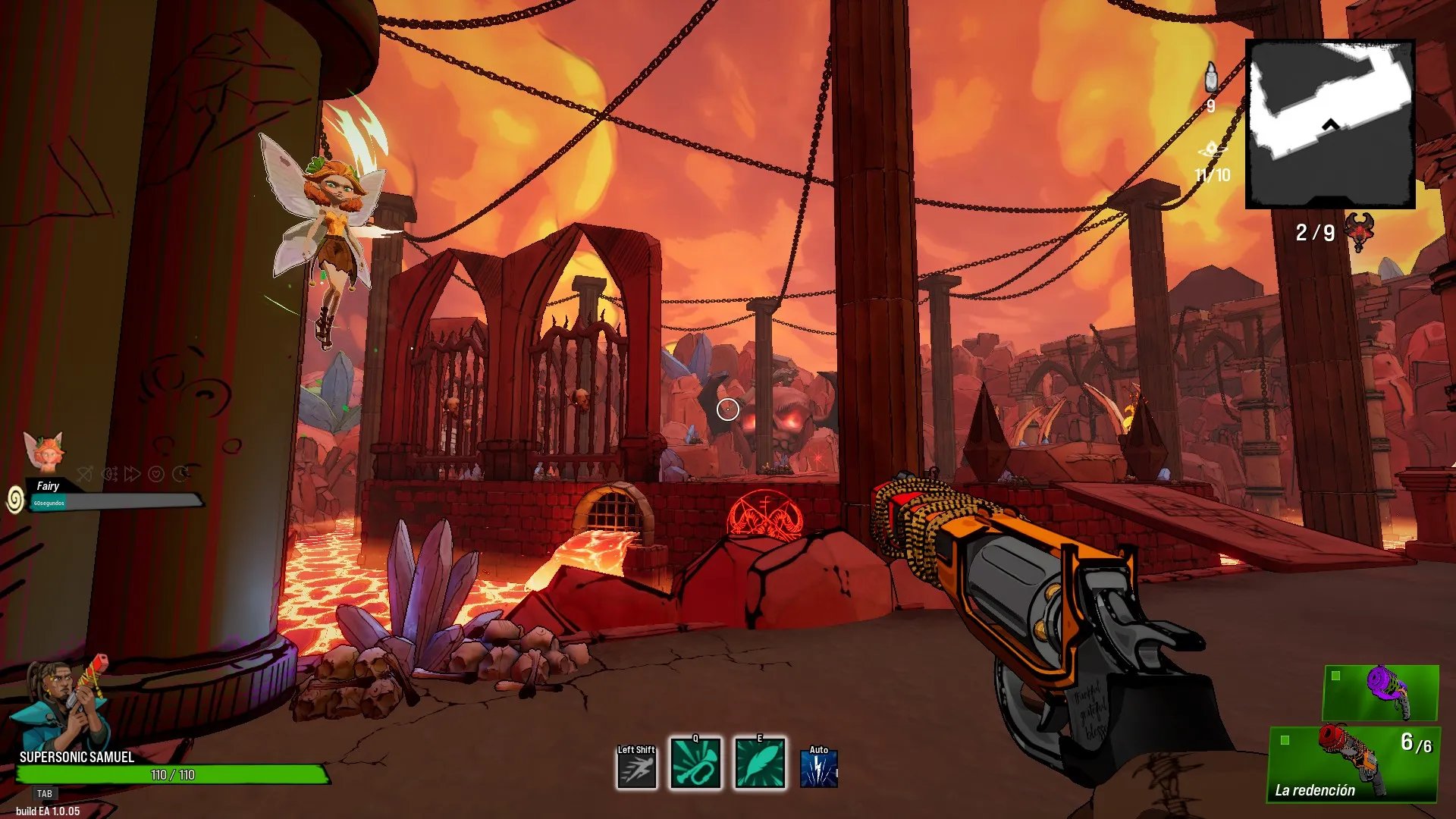Image resolution: width=1456 pixels, height=819 pixels.
Task: Click the bullet ammo reserve icon
Action: point(1211,77)
